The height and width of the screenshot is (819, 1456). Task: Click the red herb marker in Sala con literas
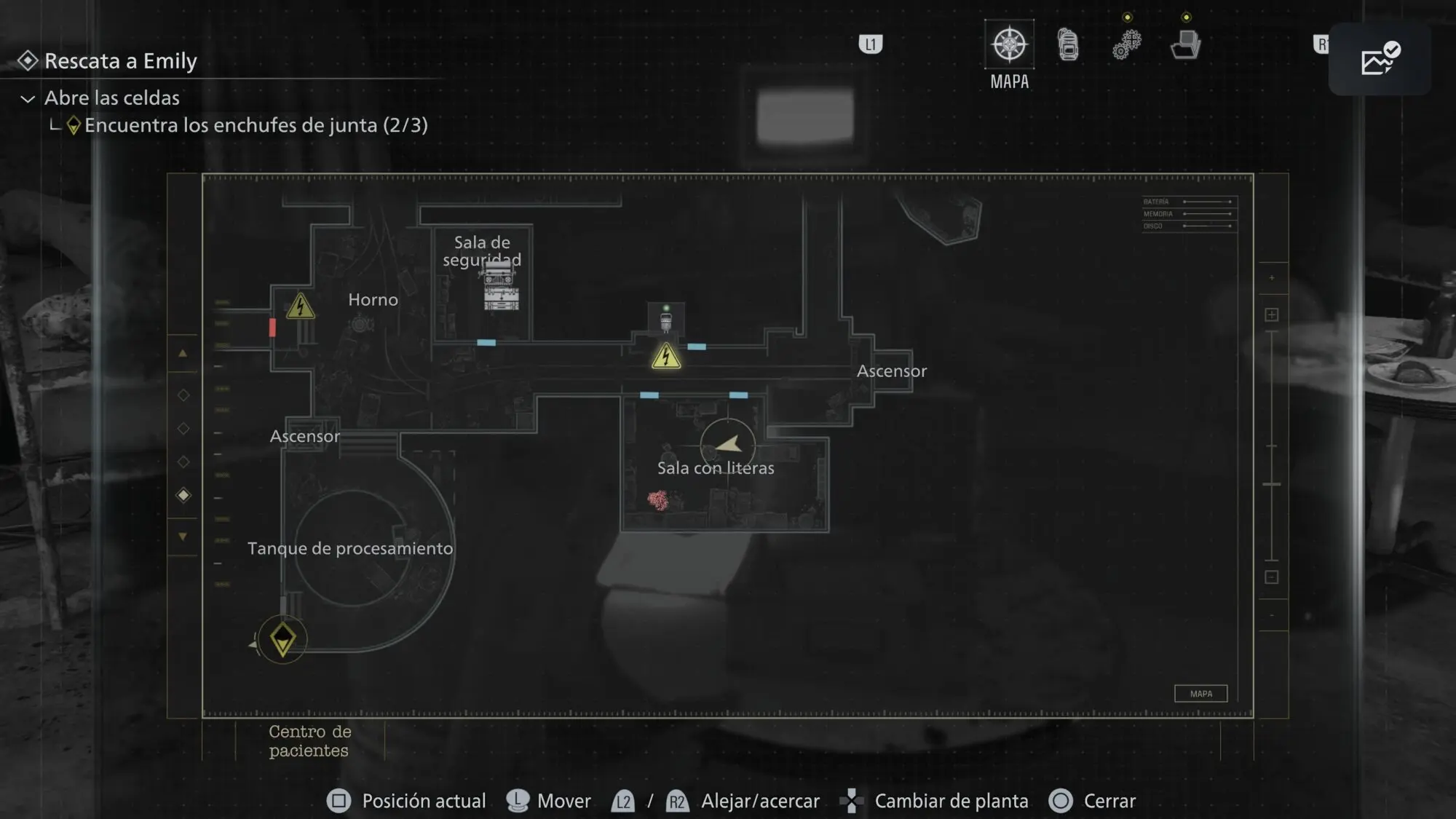(658, 500)
